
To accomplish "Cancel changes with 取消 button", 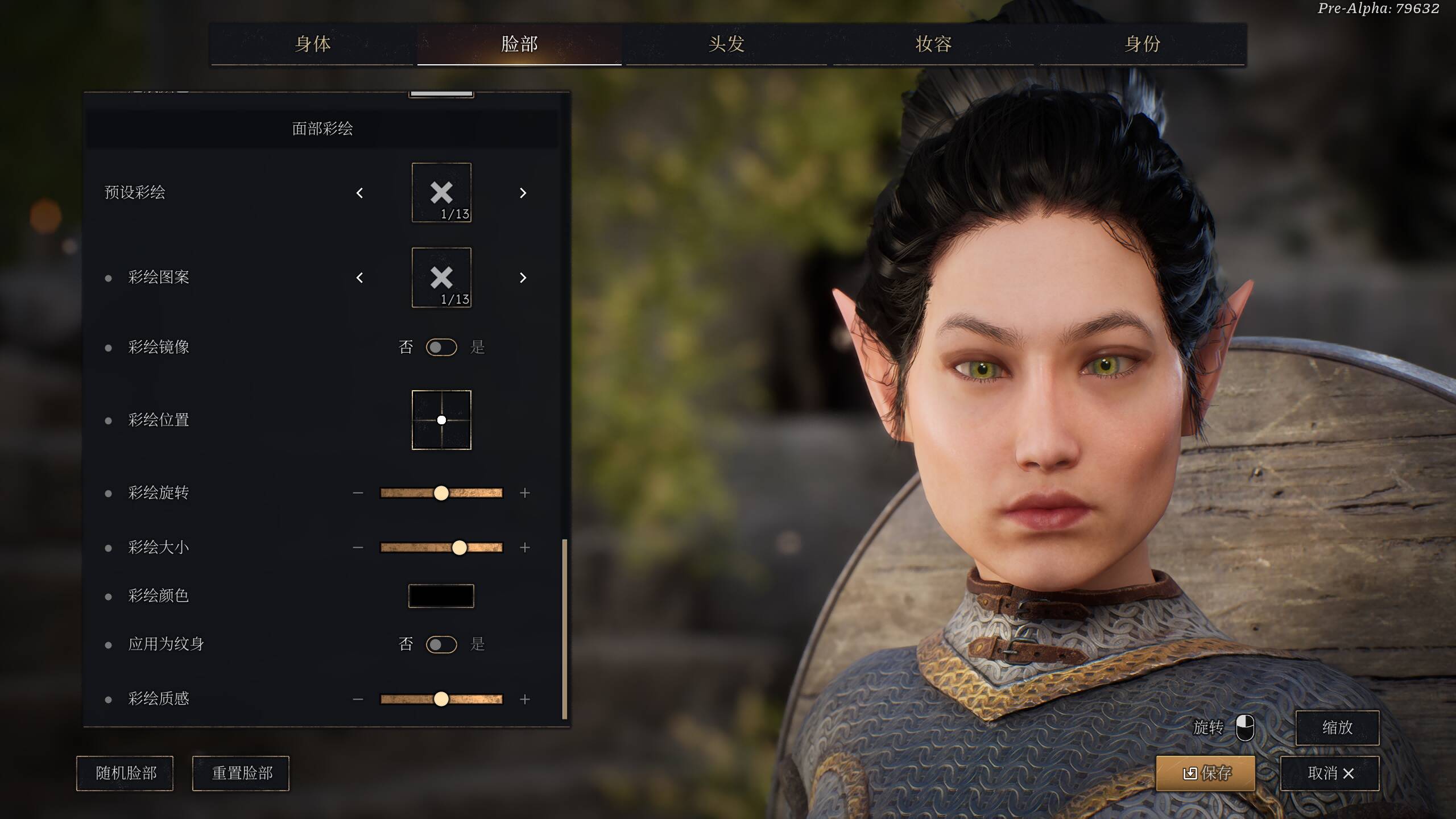I will point(1329,773).
